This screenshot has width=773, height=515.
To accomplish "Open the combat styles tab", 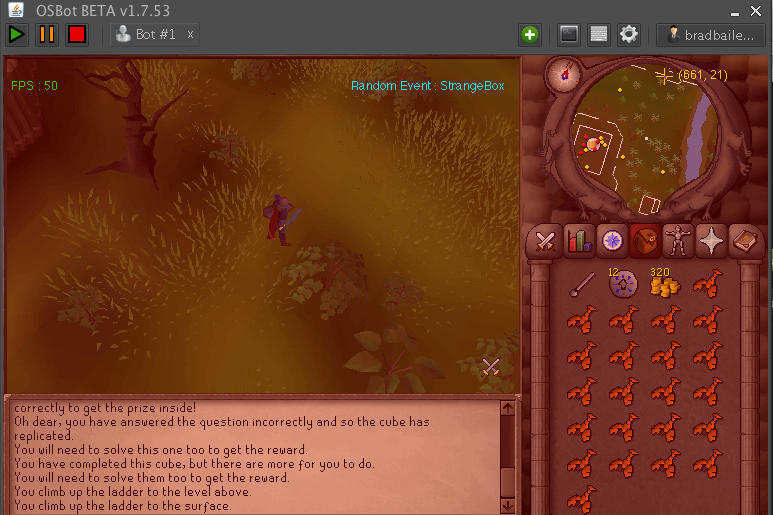I will pos(545,241).
